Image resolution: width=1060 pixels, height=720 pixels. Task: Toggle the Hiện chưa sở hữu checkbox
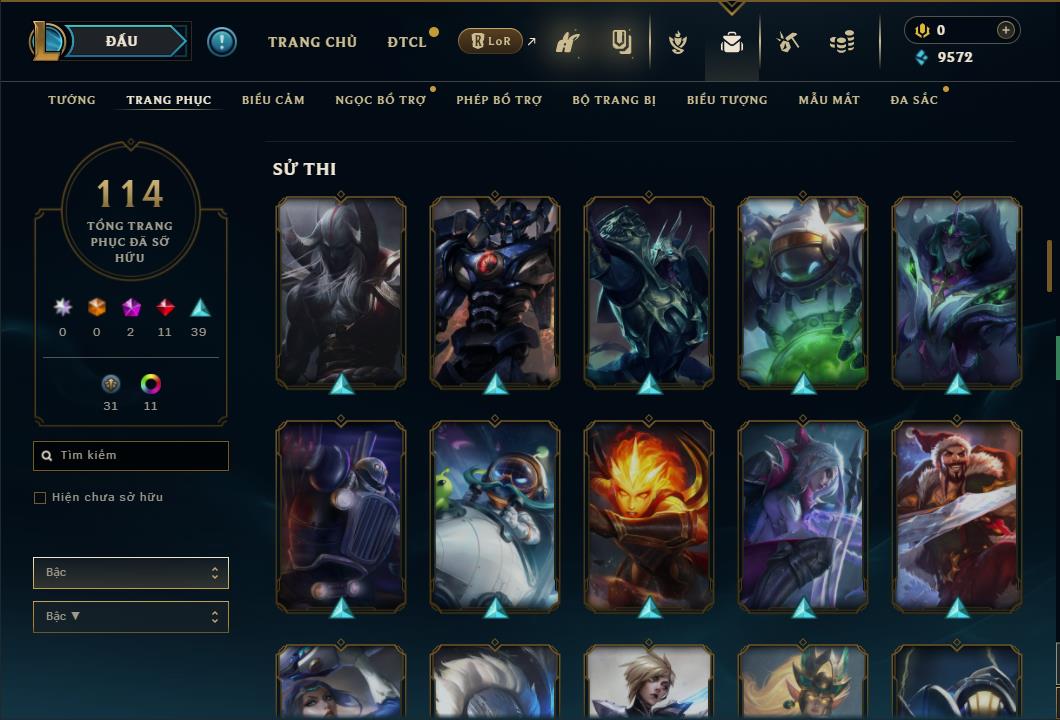coord(40,498)
